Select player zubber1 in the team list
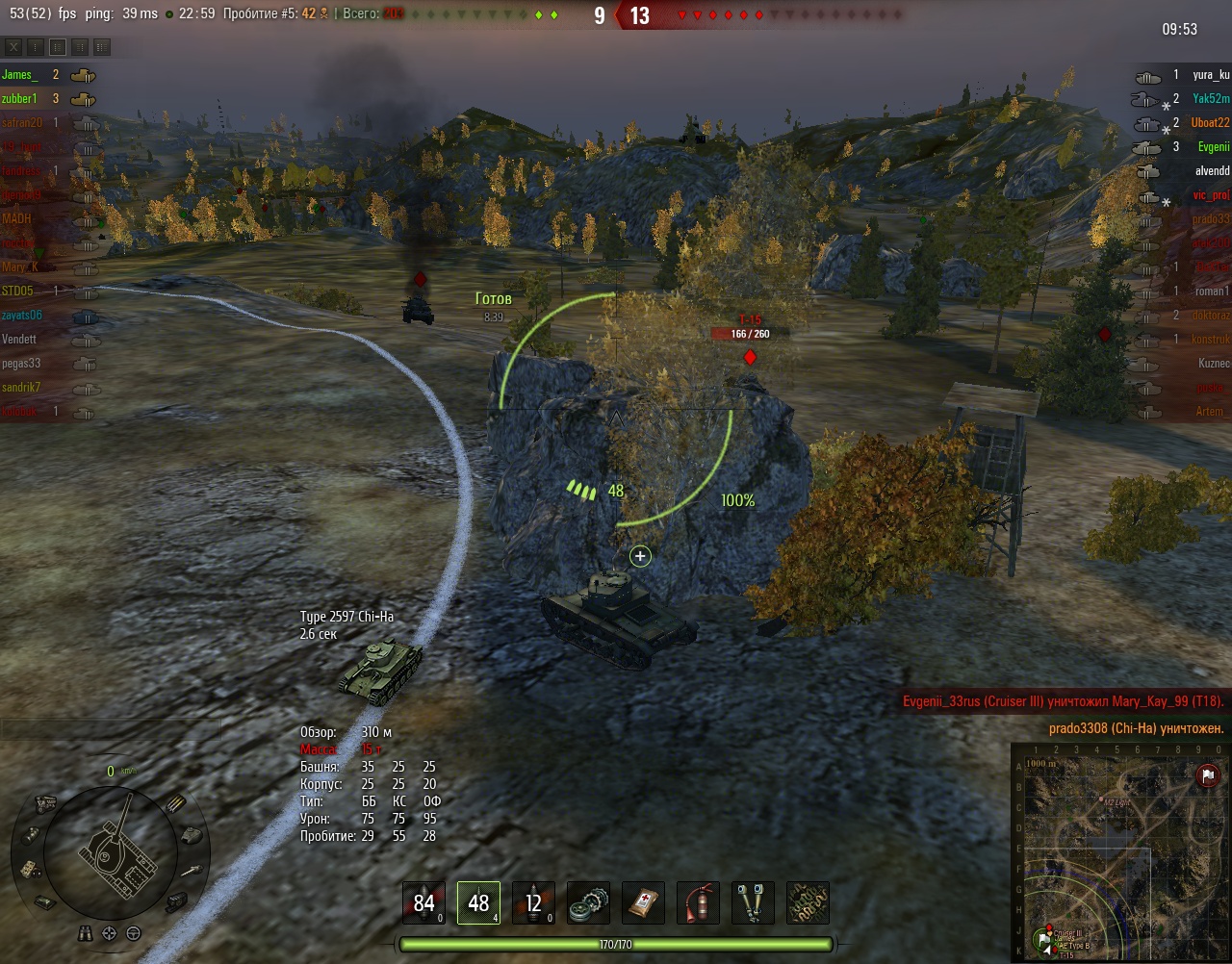1232x964 pixels. coord(19,98)
